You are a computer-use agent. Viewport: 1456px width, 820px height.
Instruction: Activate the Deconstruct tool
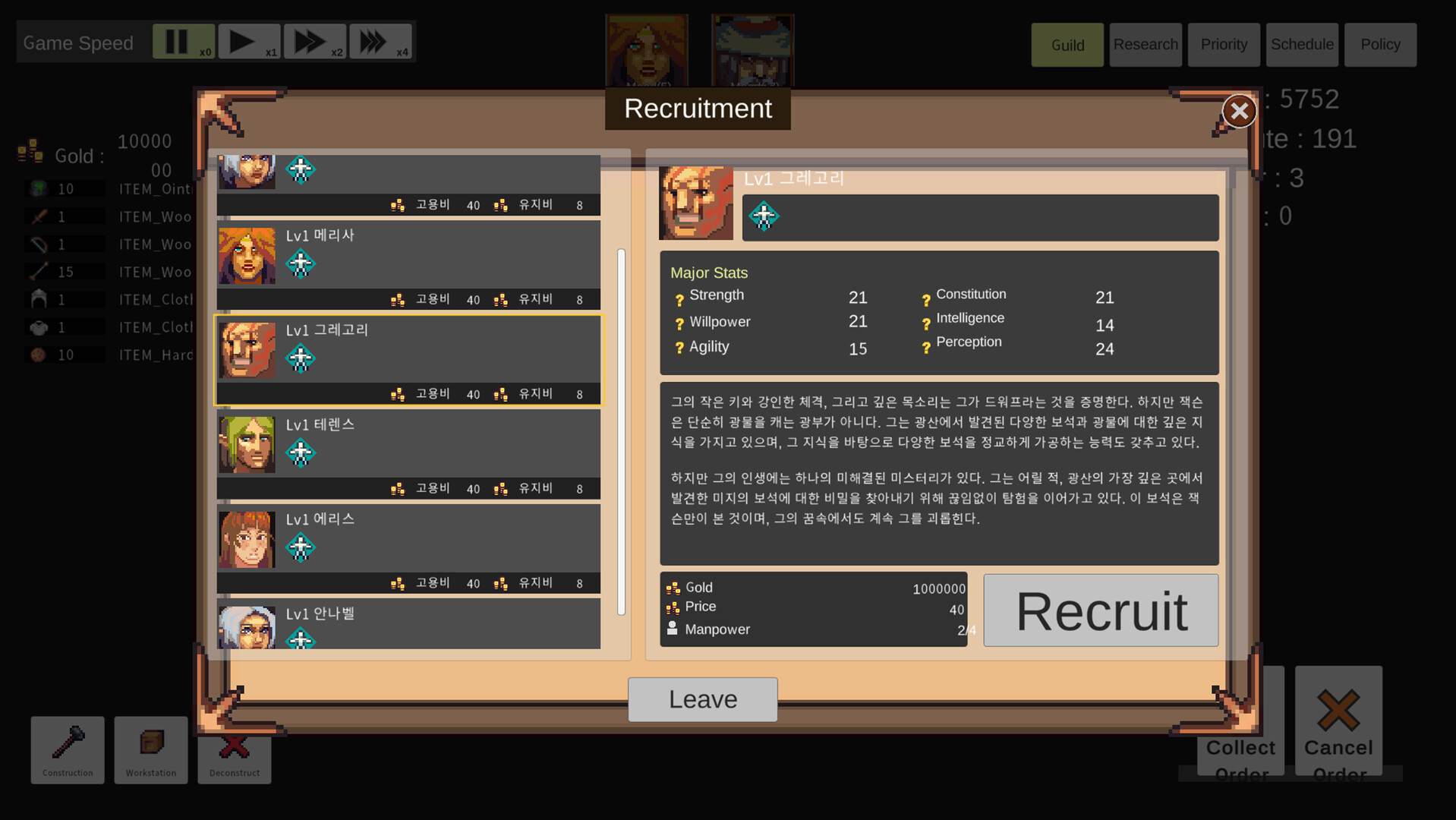234,750
